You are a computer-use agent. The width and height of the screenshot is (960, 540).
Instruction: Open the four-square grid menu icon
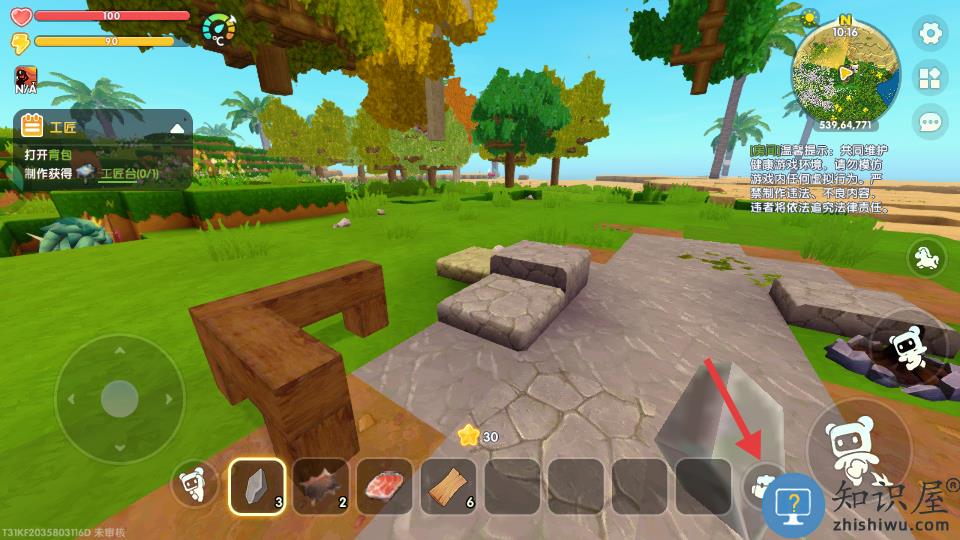tap(931, 78)
